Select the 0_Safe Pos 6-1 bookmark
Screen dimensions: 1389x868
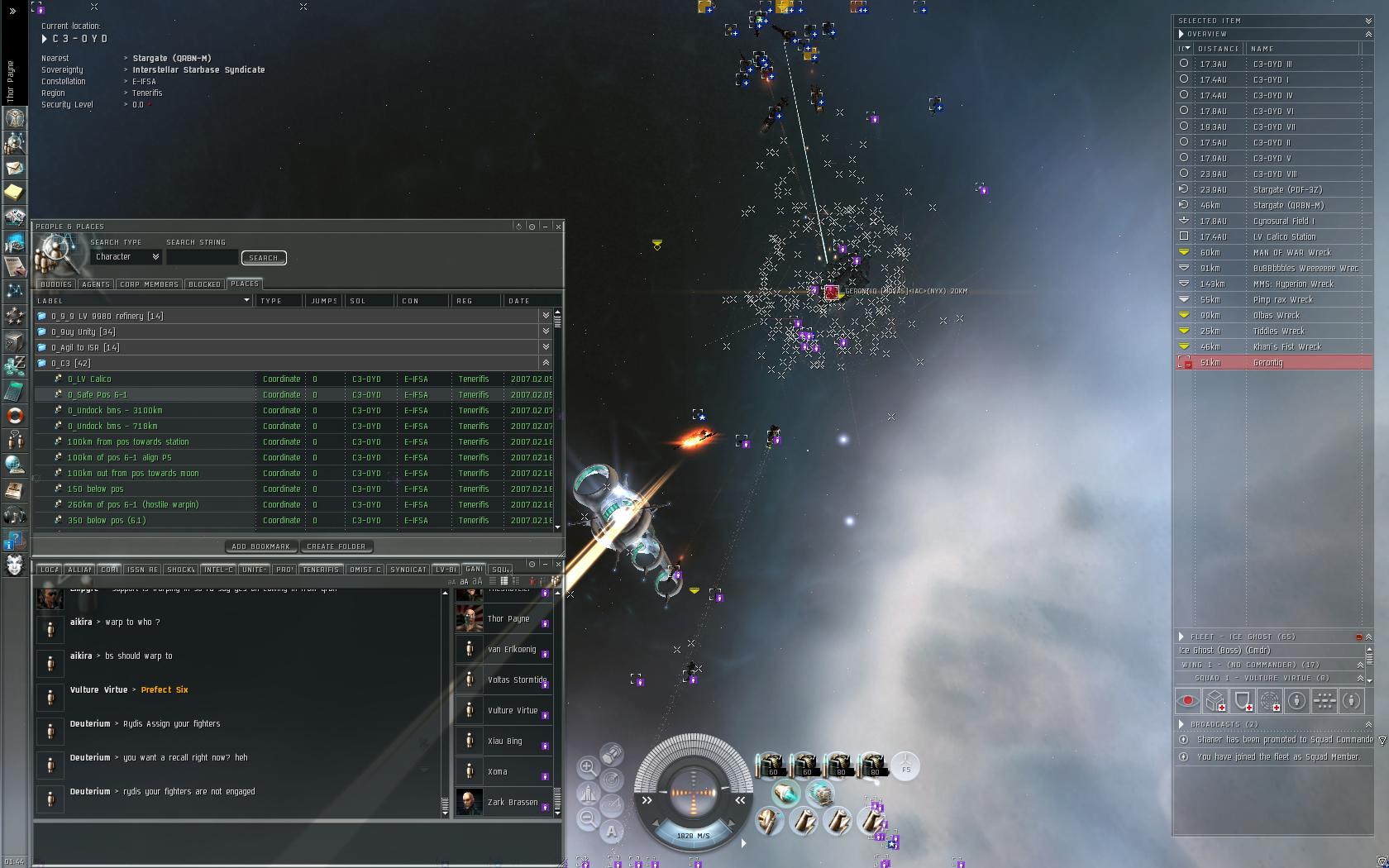(x=98, y=394)
